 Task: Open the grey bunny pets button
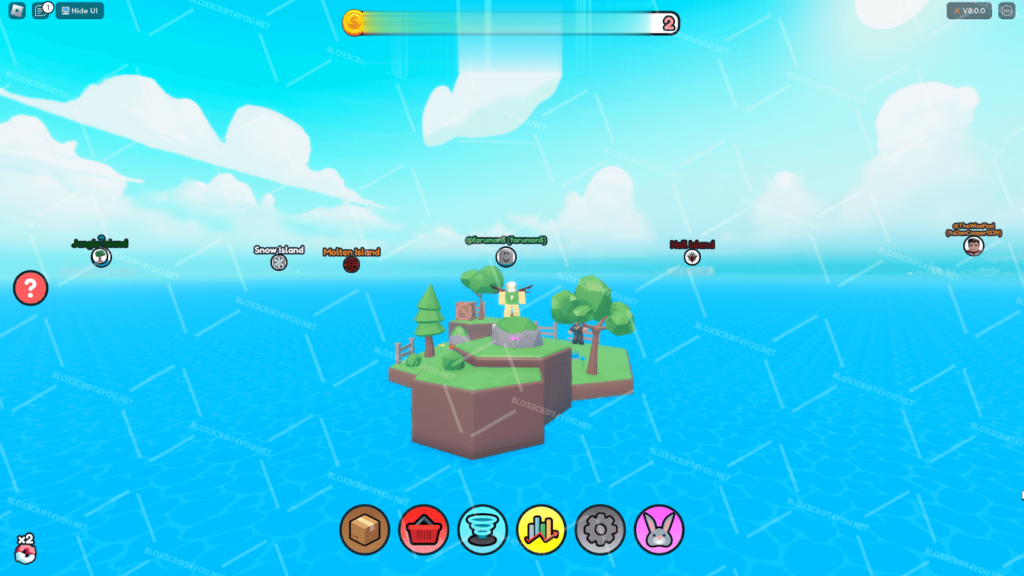coord(659,529)
